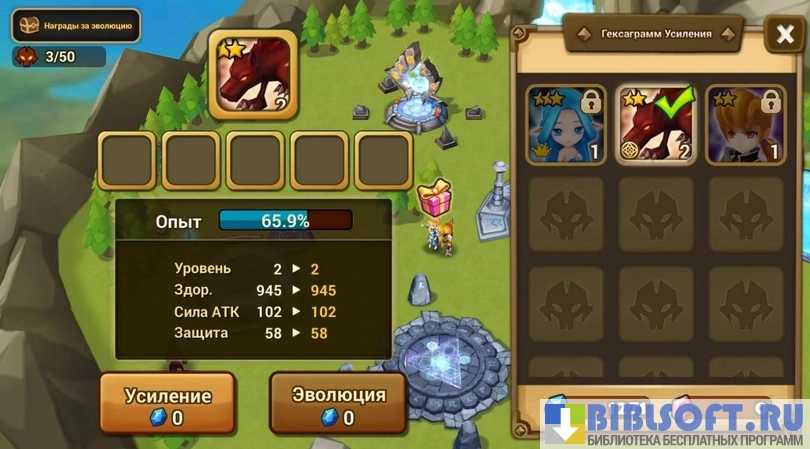Select the red hellhound card with checkmark
This screenshot has height=449, width=810.
click(x=656, y=125)
